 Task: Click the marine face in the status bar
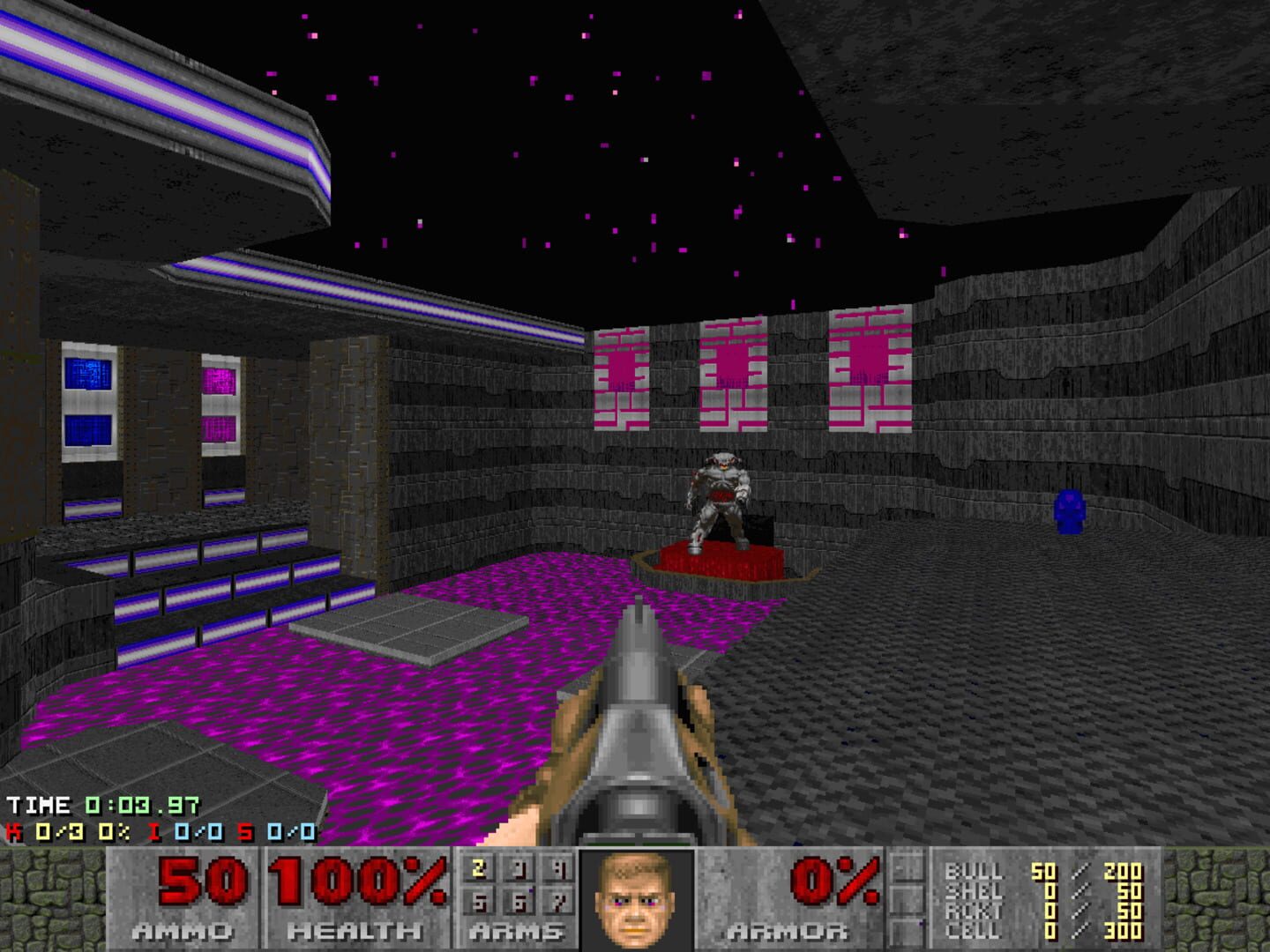(633, 901)
